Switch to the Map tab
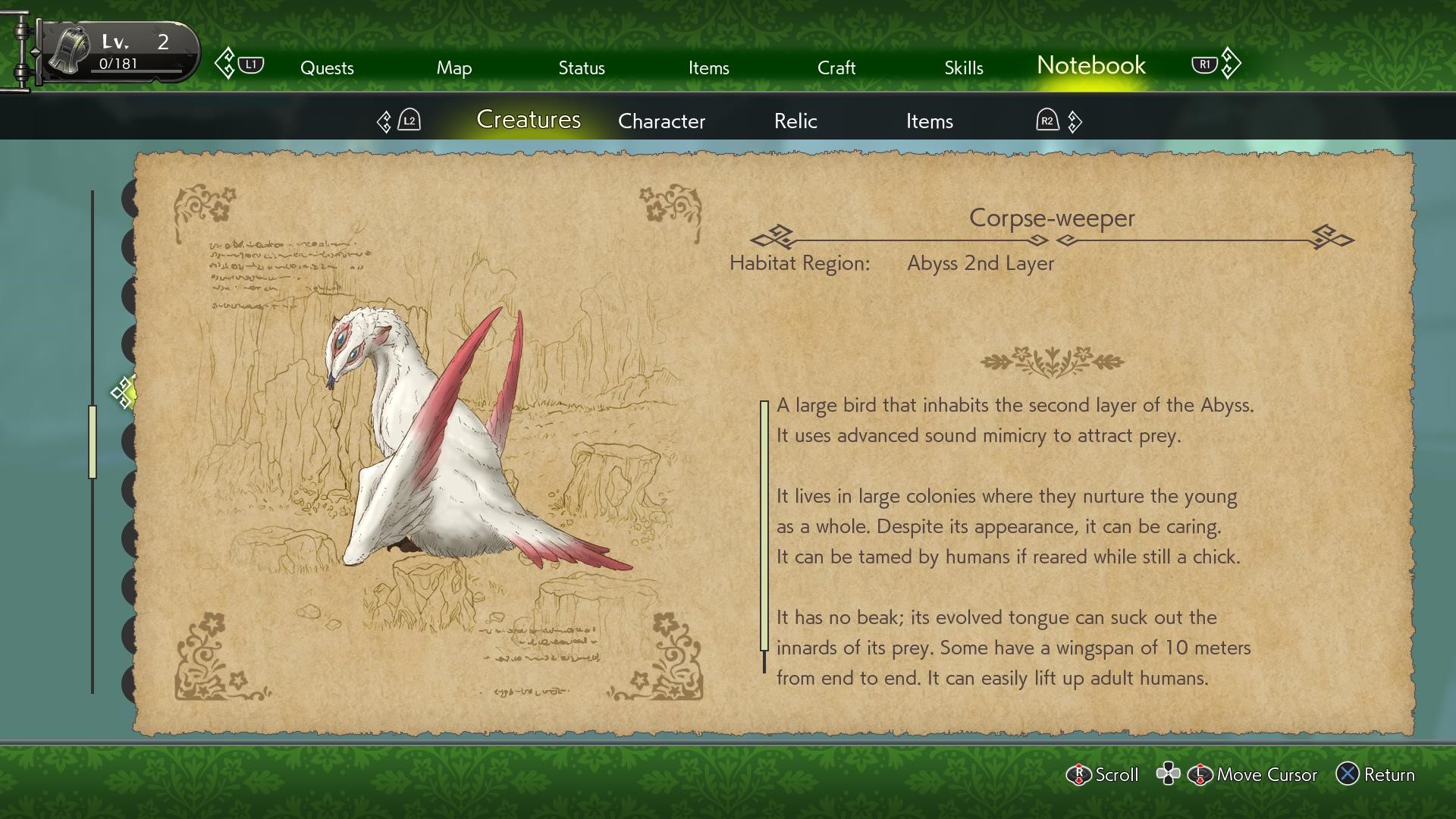The height and width of the screenshot is (819, 1456). coord(453,67)
